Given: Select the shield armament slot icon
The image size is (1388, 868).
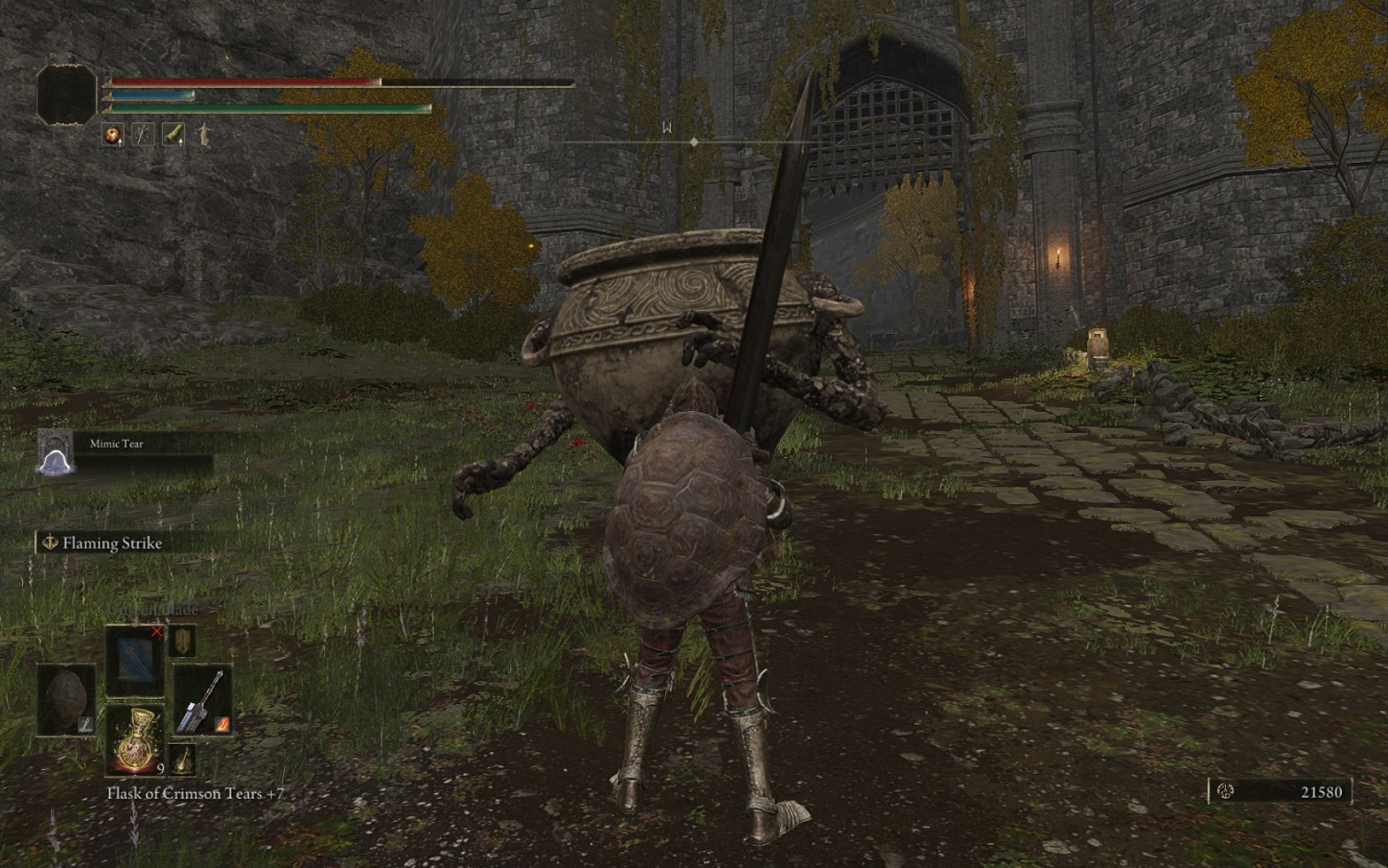Looking at the screenshot, I should click(x=183, y=642).
